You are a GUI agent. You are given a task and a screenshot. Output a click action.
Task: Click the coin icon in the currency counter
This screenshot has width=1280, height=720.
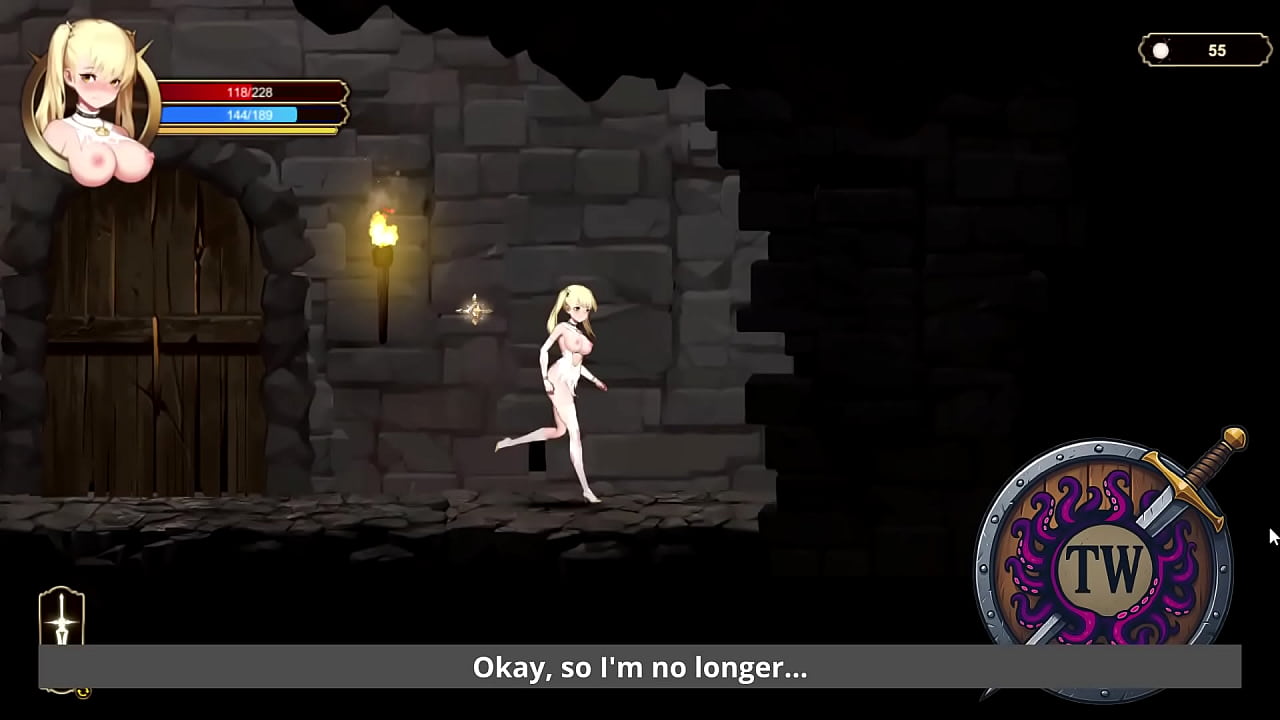[x=1160, y=49]
